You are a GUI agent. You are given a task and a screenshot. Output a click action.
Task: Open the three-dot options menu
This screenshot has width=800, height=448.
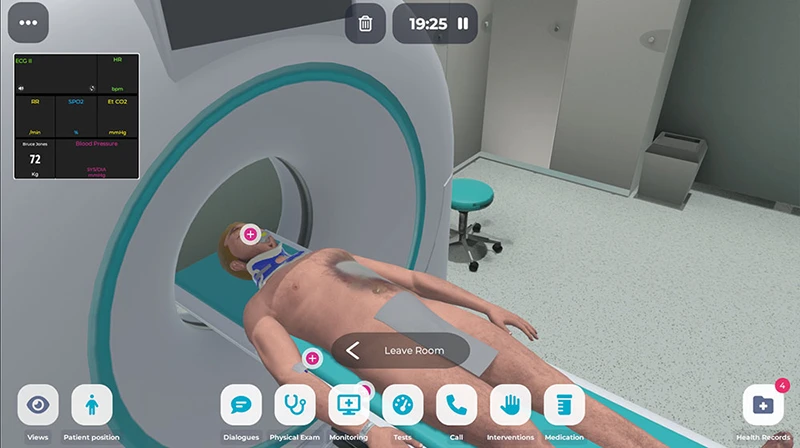[x=28, y=23]
